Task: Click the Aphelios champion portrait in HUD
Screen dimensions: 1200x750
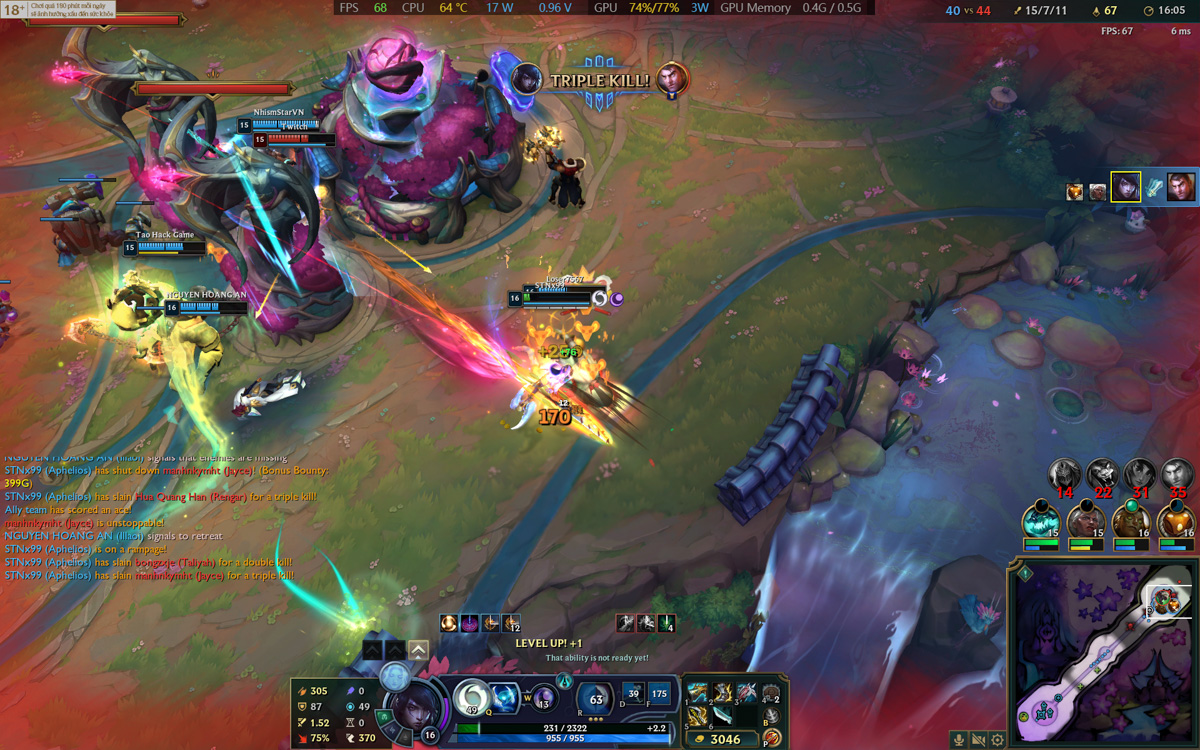Action: point(410,705)
